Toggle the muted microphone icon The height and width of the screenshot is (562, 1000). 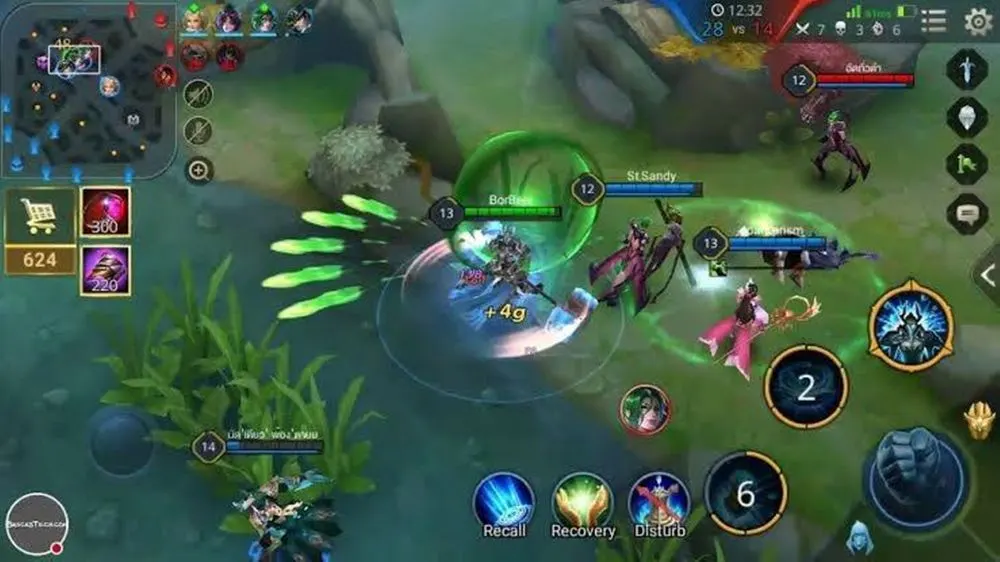199,131
